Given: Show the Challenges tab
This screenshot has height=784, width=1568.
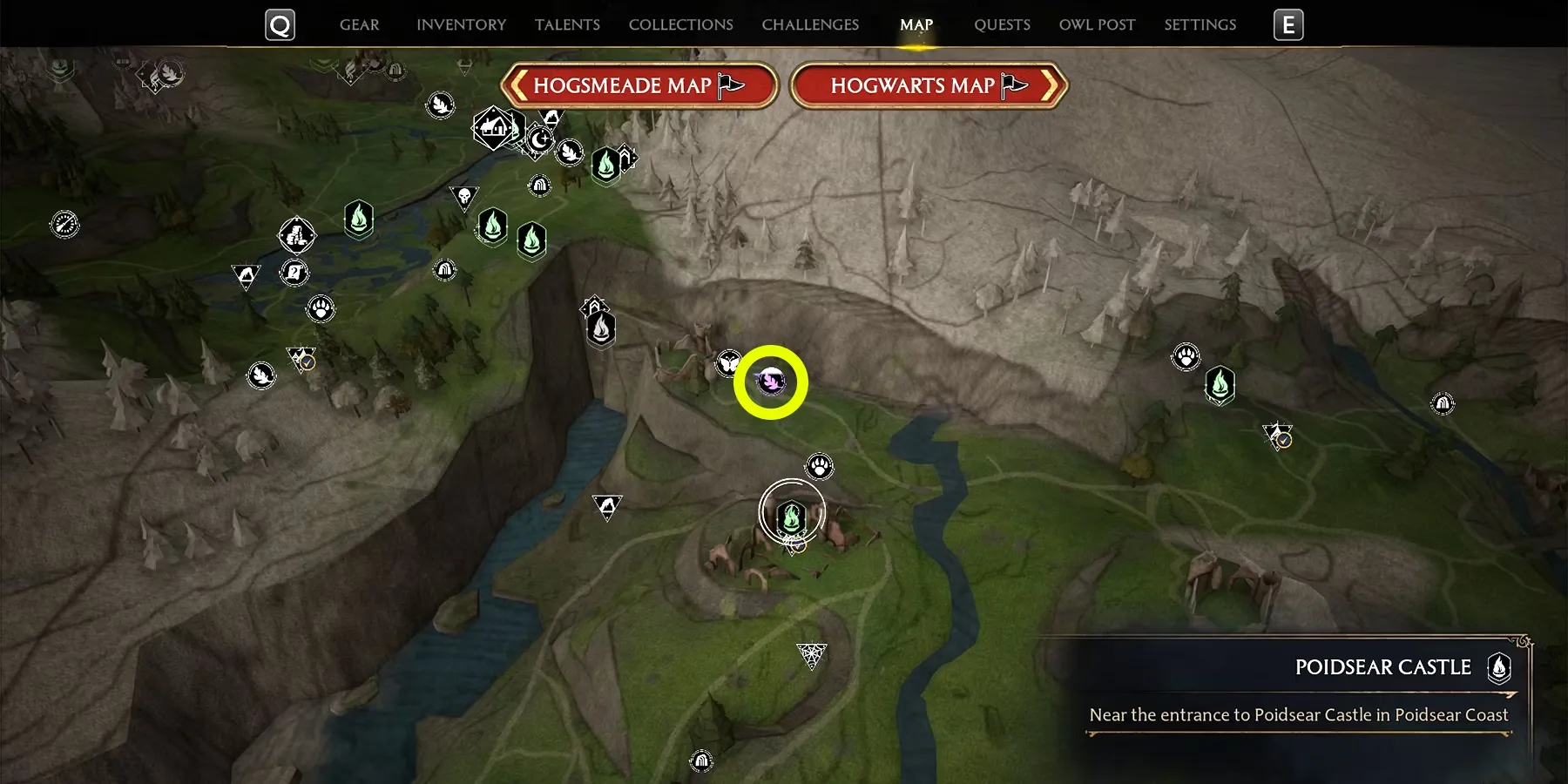Looking at the screenshot, I should [x=810, y=24].
